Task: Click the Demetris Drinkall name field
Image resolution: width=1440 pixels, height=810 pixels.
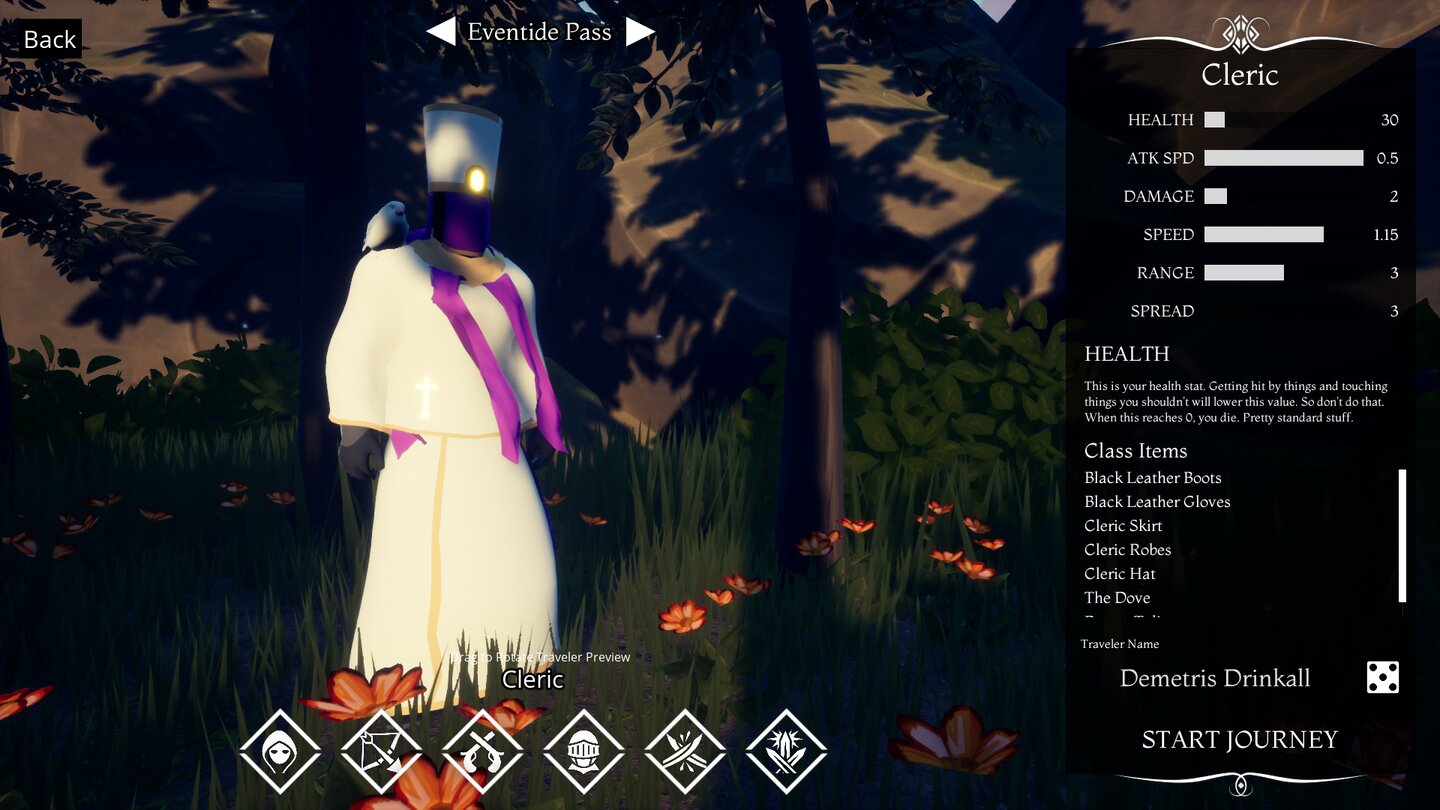Action: point(1215,678)
